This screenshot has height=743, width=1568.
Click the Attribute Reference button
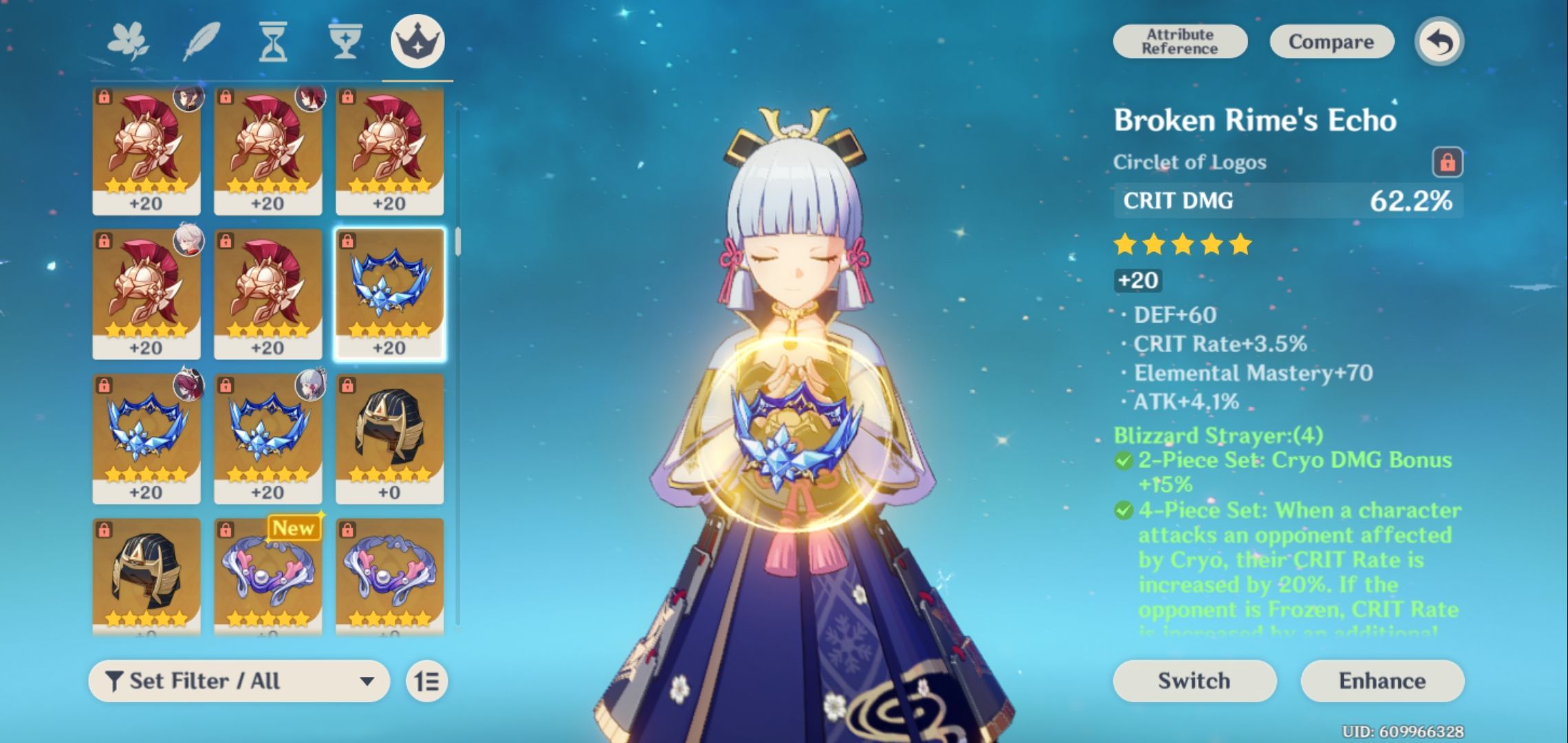1179,41
